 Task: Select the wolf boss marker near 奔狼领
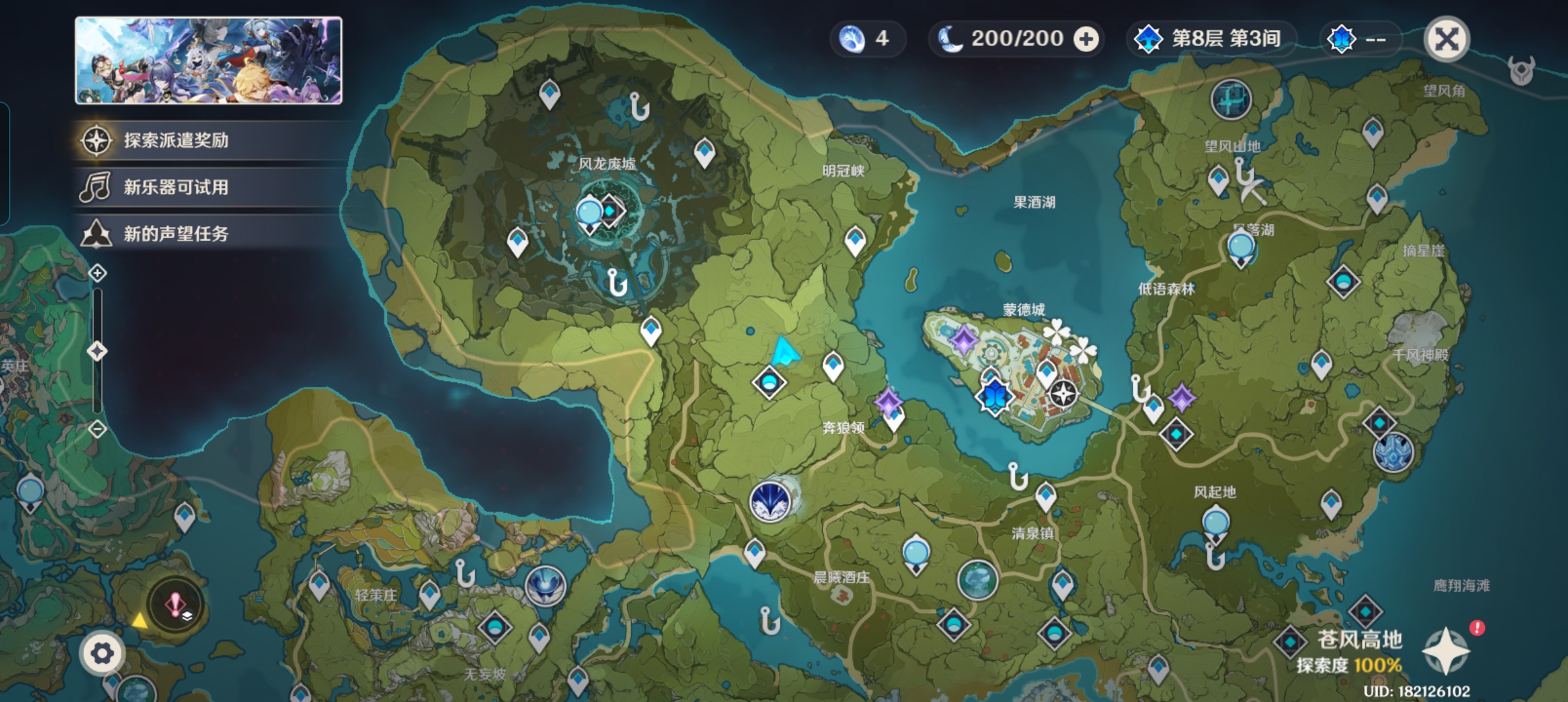770,501
